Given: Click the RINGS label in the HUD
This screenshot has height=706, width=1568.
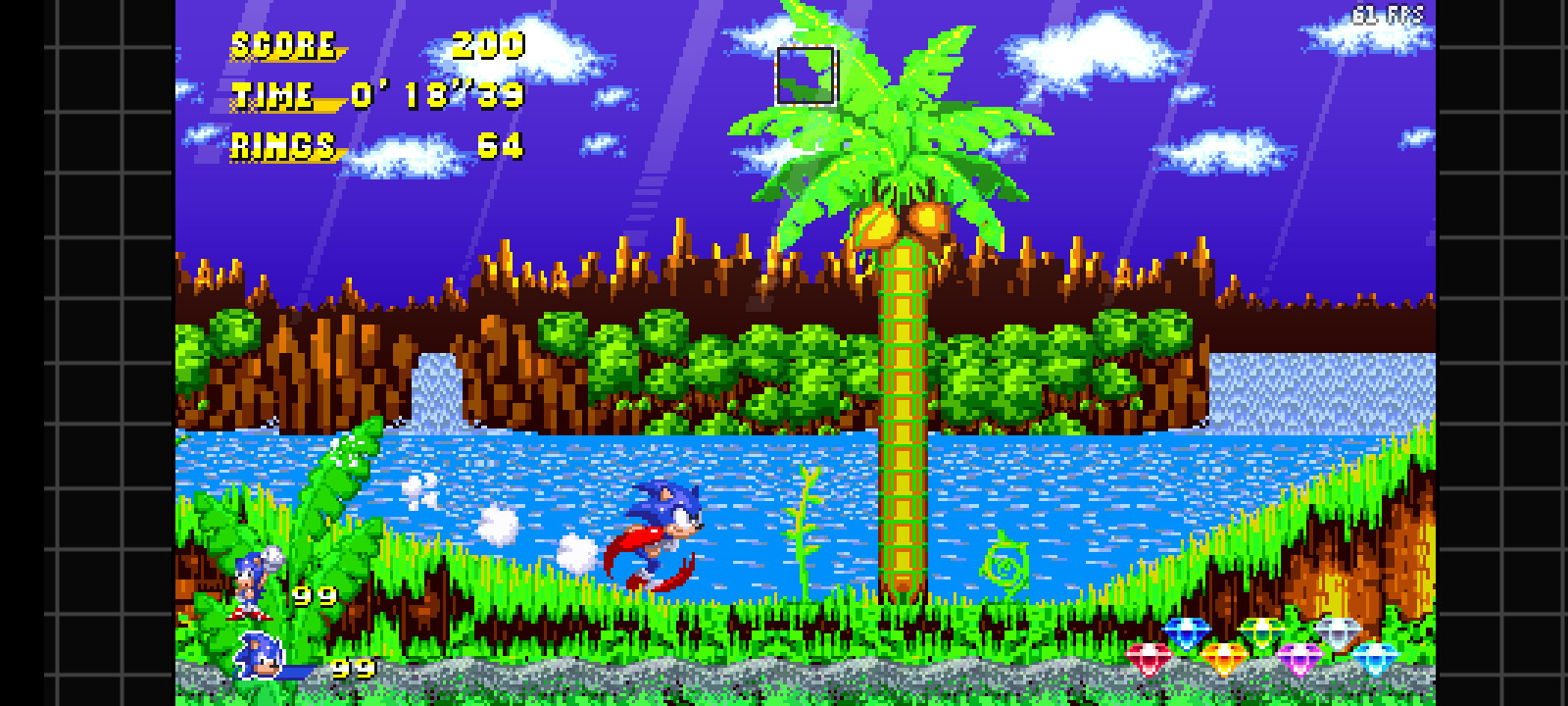Looking at the screenshot, I should coord(281,145).
